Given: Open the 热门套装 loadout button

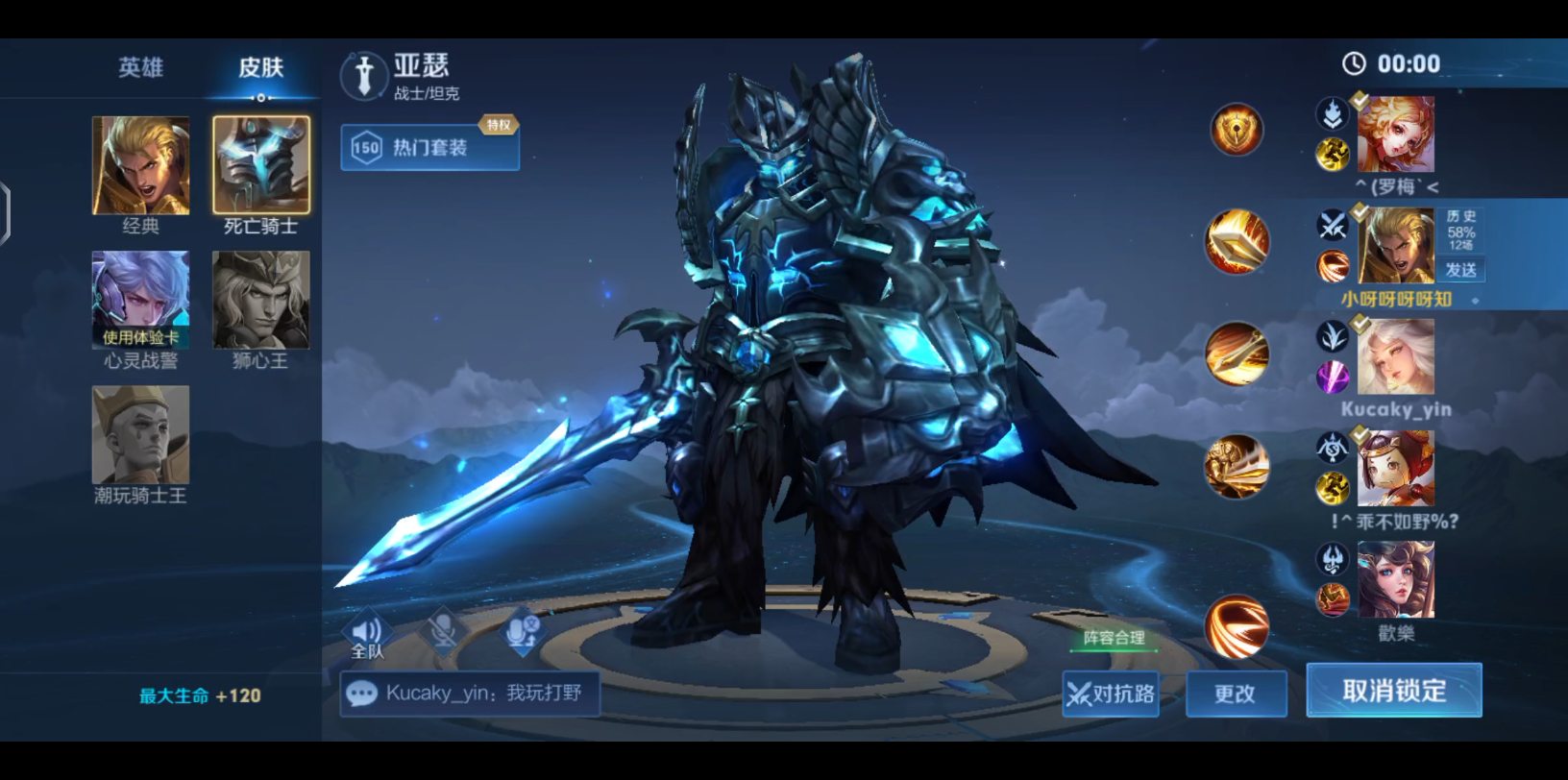Looking at the screenshot, I should pos(429,148).
